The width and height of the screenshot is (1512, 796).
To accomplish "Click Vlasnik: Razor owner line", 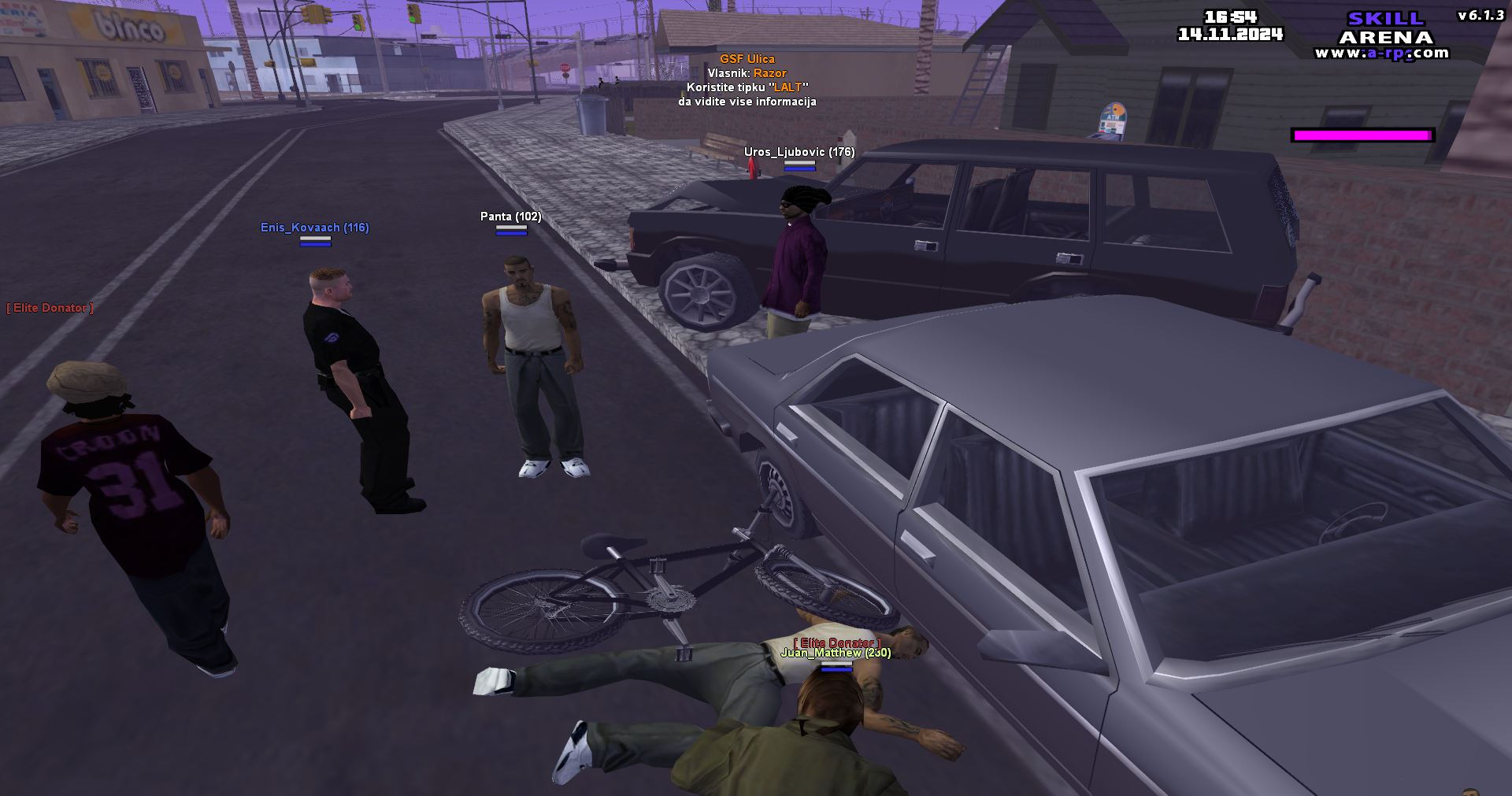I will (747, 72).
